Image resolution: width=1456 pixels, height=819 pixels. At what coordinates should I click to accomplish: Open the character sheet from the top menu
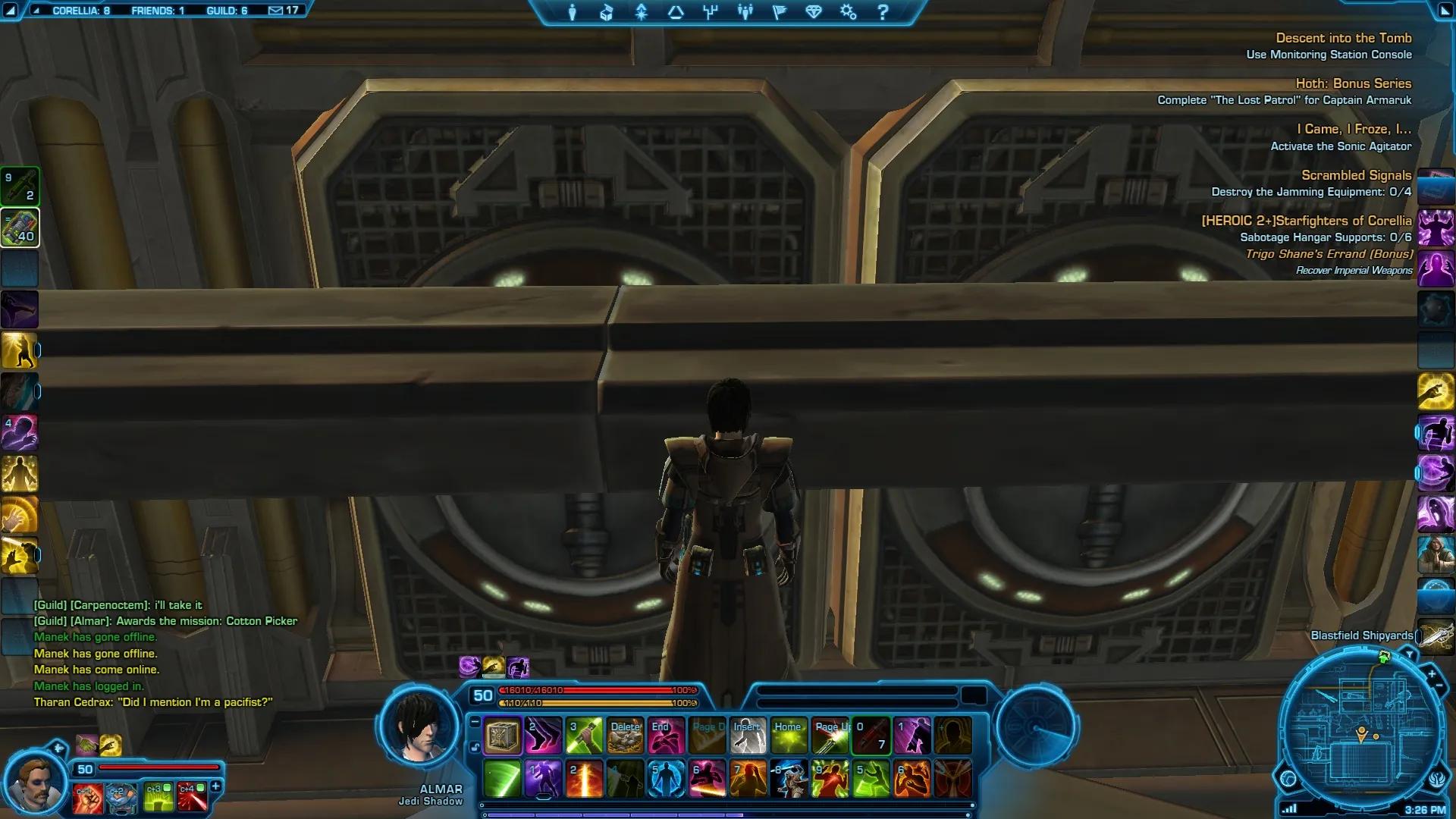(x=573, y=12)
